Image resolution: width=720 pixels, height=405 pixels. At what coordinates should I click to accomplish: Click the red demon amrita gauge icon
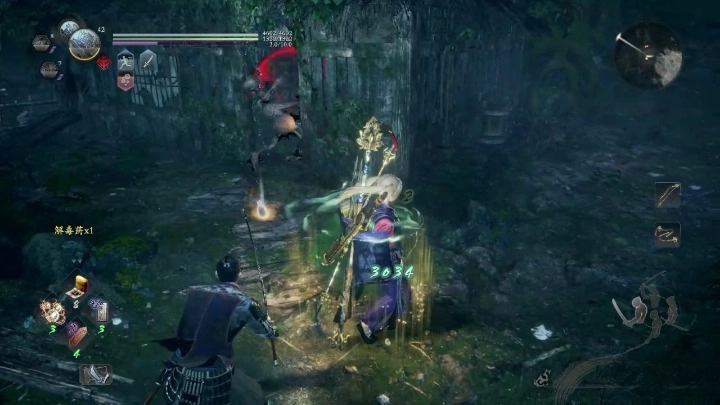pos(104,63)
